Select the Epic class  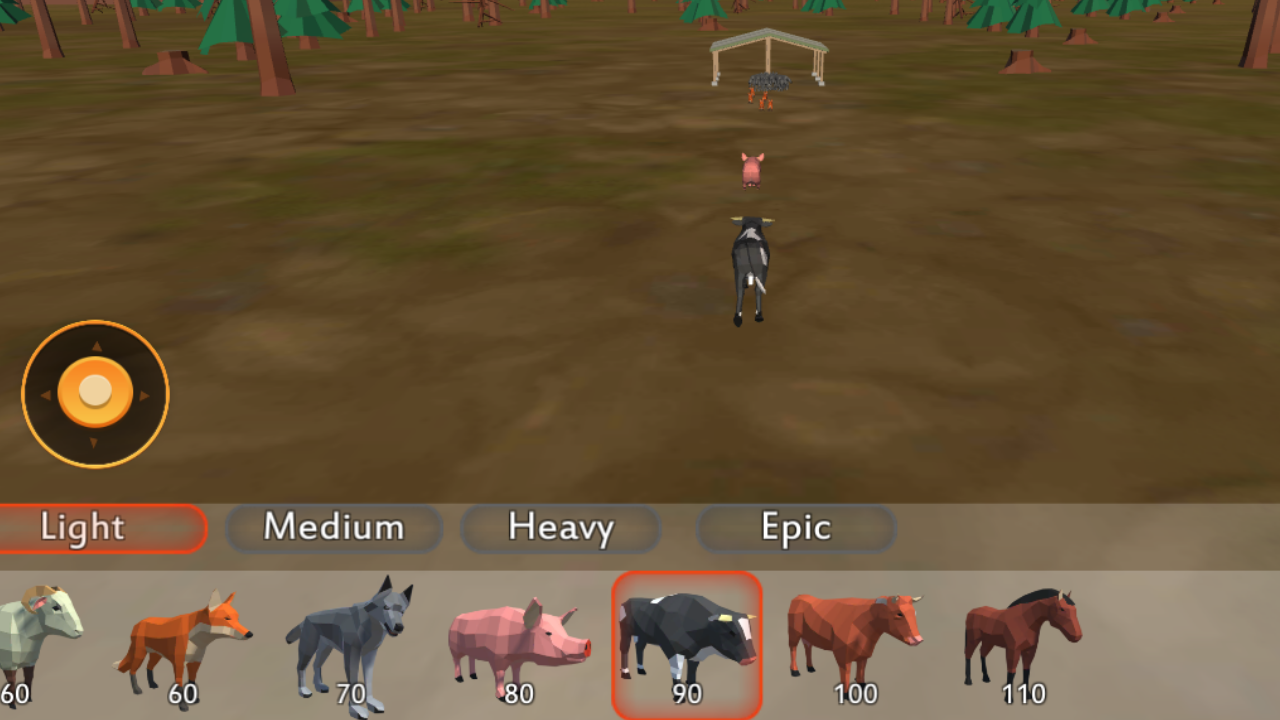pos(796,528)
